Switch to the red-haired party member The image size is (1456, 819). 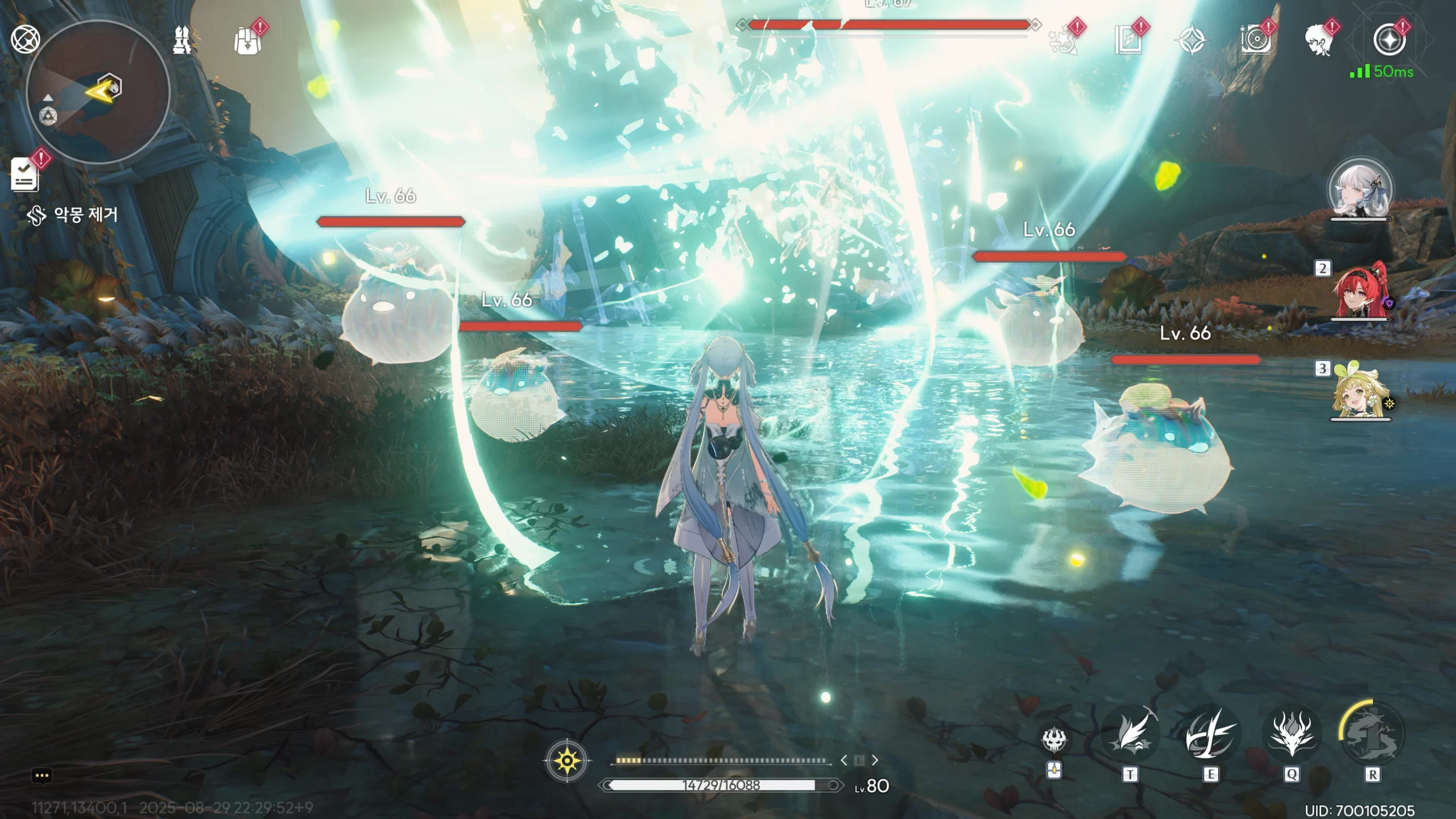1360,291
